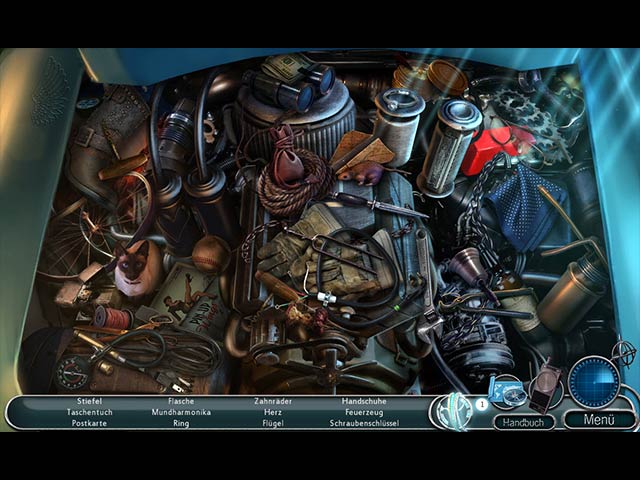Select 'Flasche' in the item list
The height and width of the screenshot is (480, 640).
[181, 400]
